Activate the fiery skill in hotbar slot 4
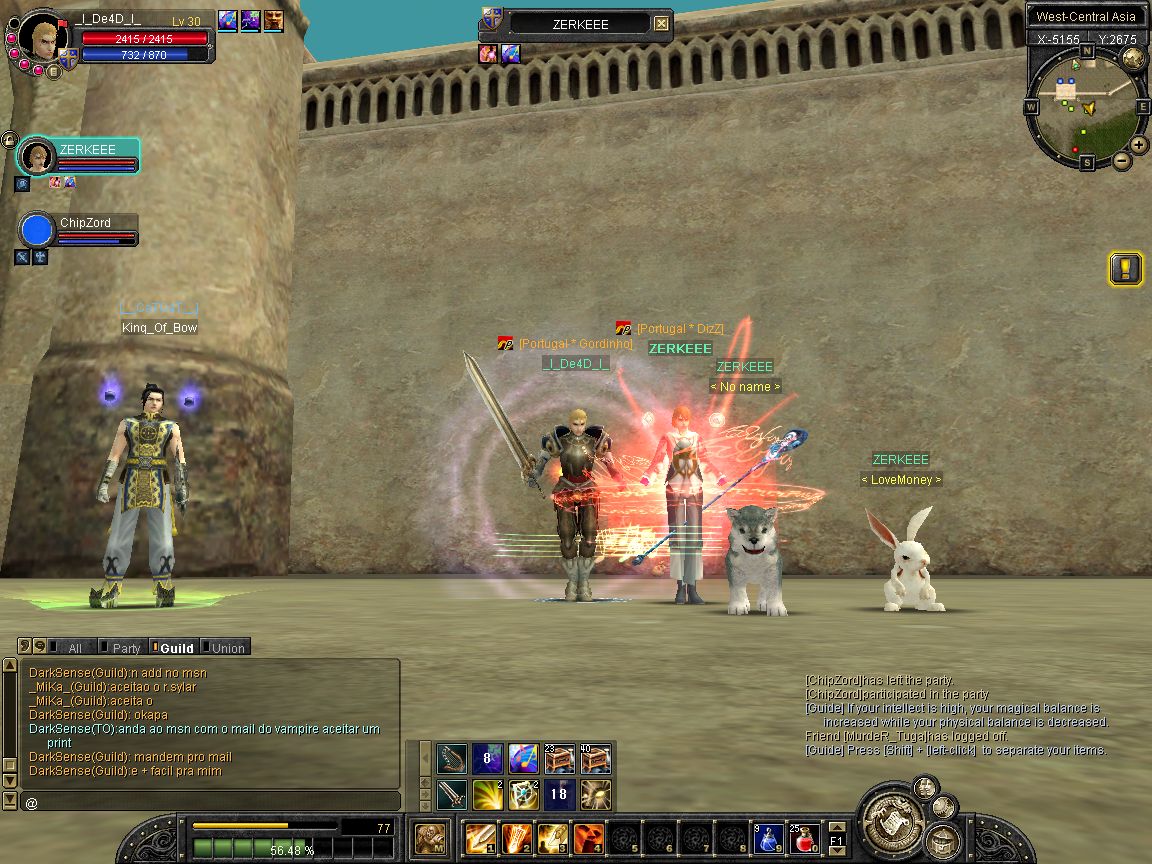 587,838
